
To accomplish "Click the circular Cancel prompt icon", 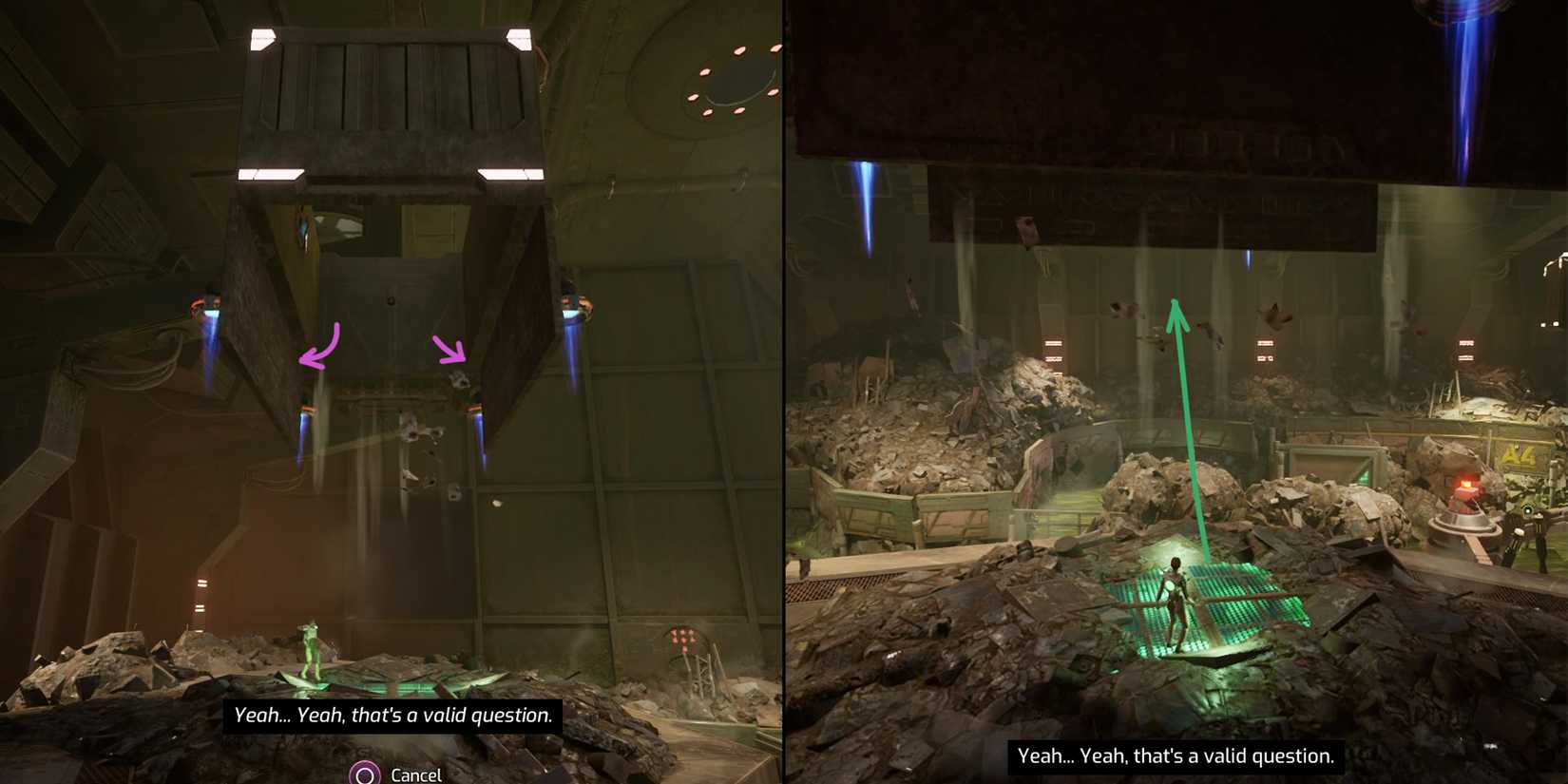I will tap(364, 774).
